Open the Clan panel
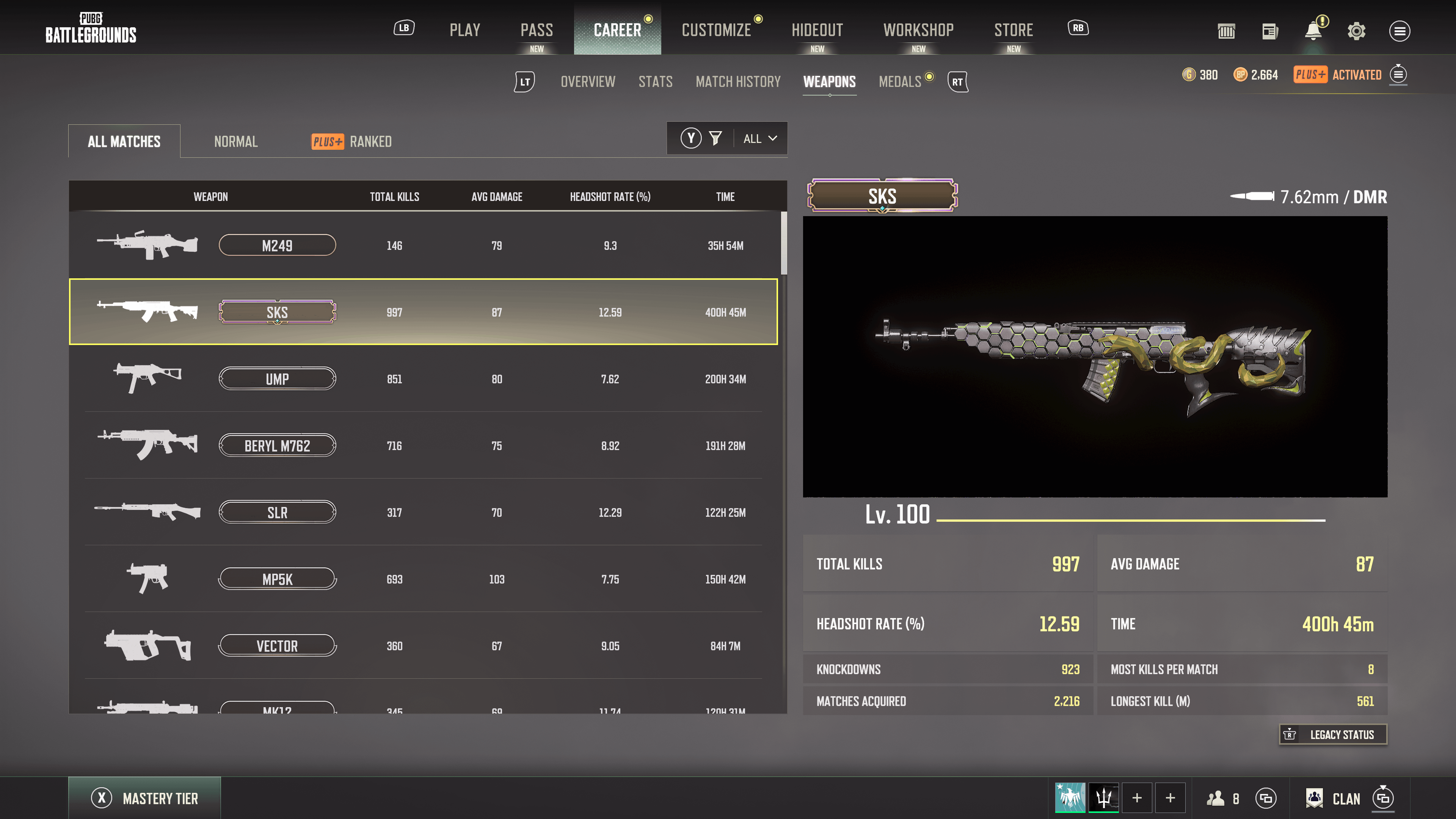 (1345, 798)
